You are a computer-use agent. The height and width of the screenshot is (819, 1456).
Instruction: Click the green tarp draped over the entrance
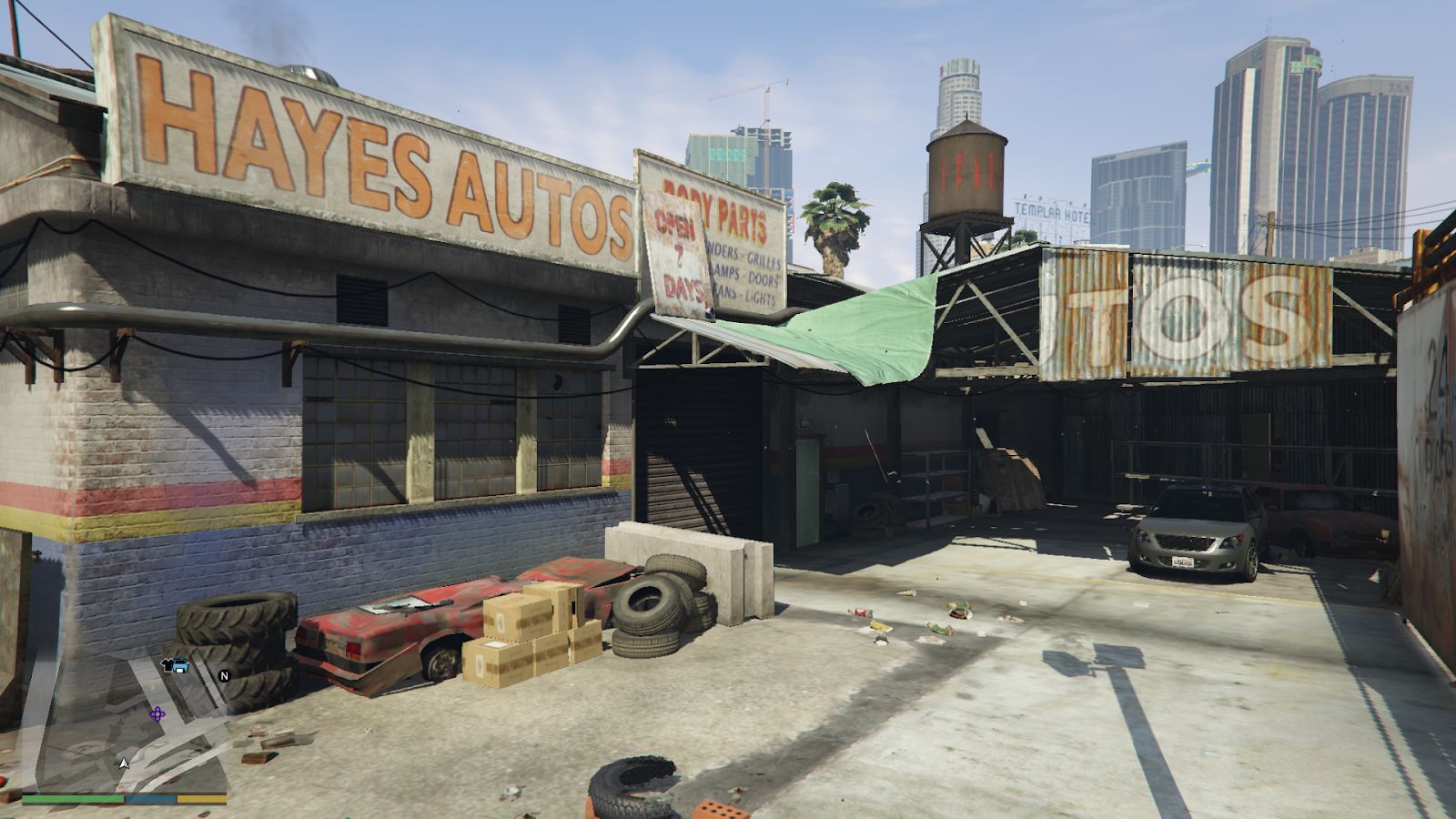point(864,328)
